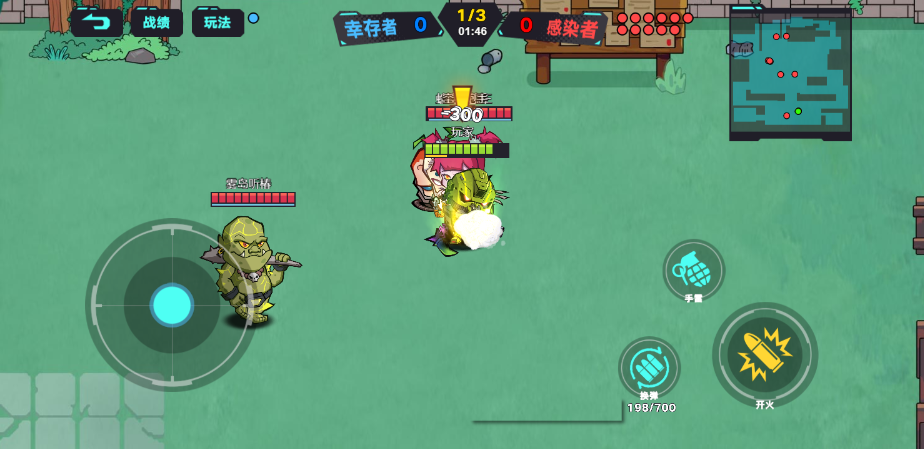Tap the virtual movement joystick
Viewport: 924px width, 449px height.
171,304
